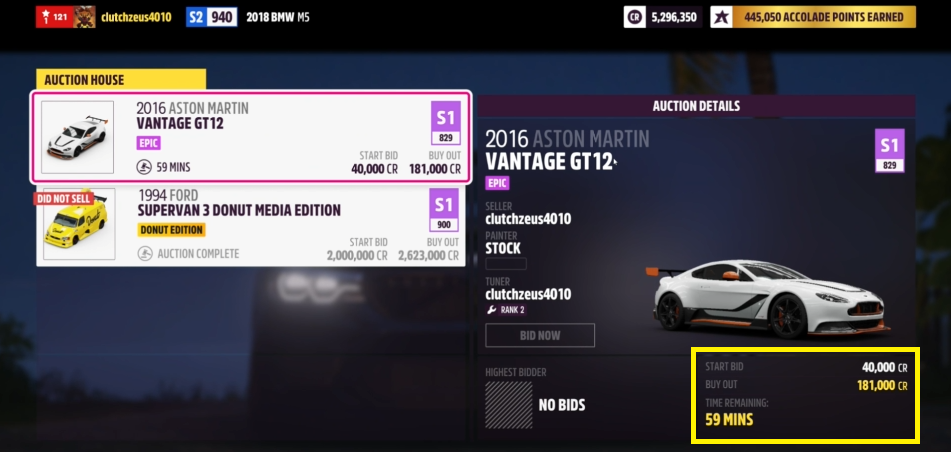Click the Bid Now button
The image size is (951, 452).
pyautogui.click(x=539, y=335)
